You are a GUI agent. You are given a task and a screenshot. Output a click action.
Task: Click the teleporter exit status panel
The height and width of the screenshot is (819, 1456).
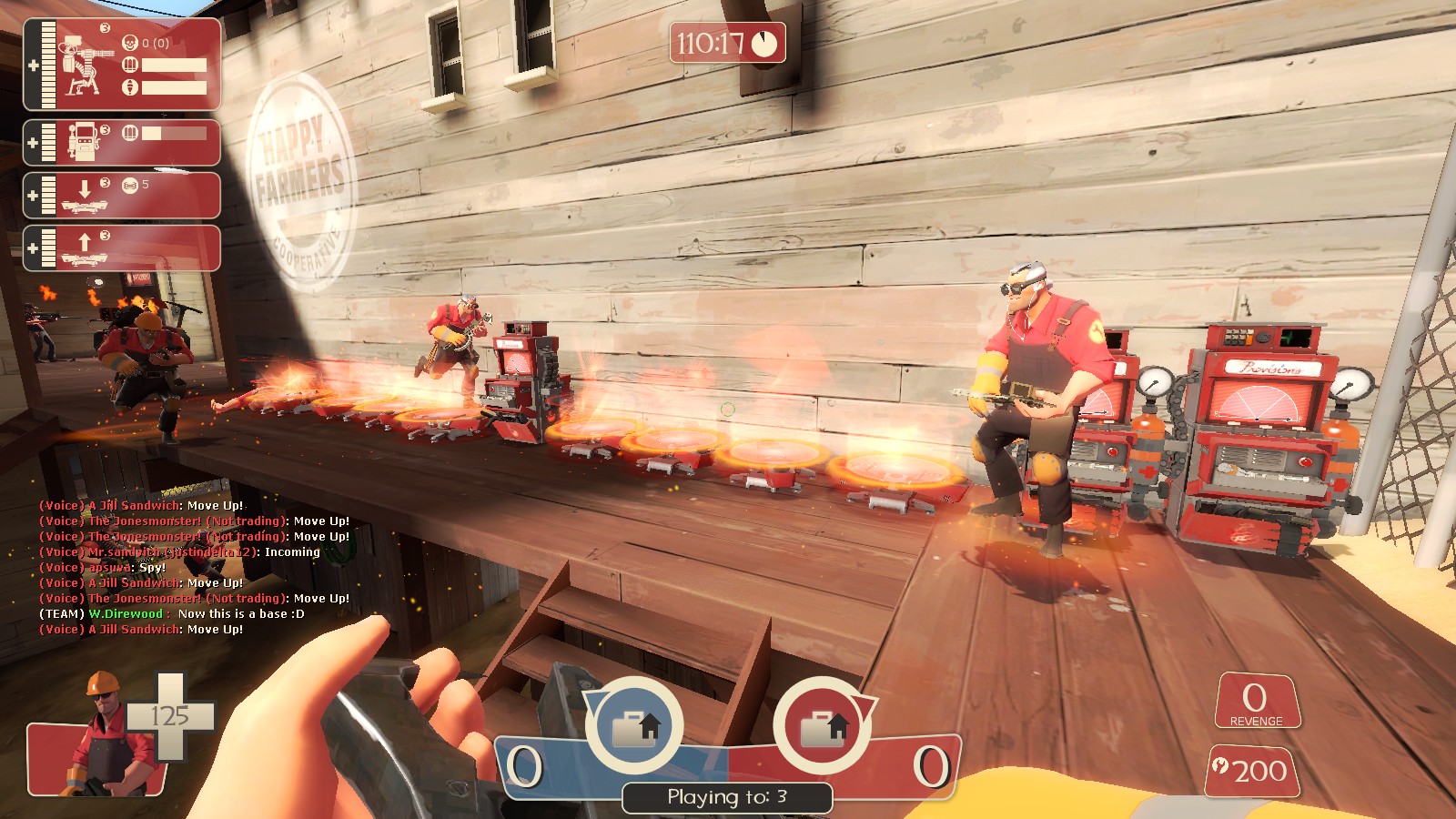123,248
